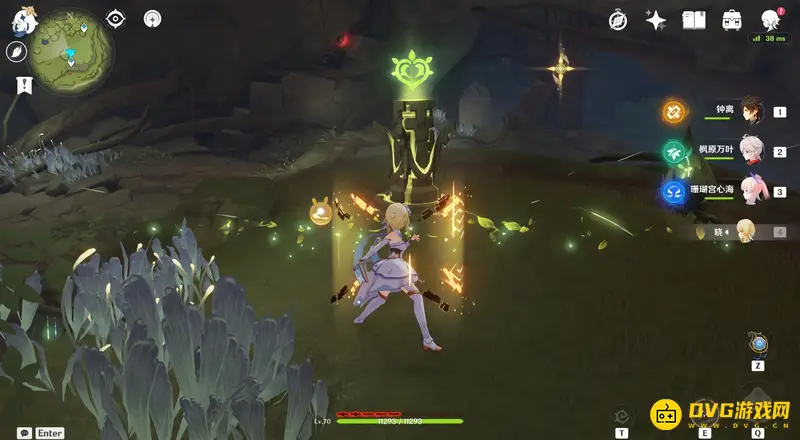This screenshot has height=440, width=800.
Task: Select the active character 晓 in party list
Action: coord(746,231)
